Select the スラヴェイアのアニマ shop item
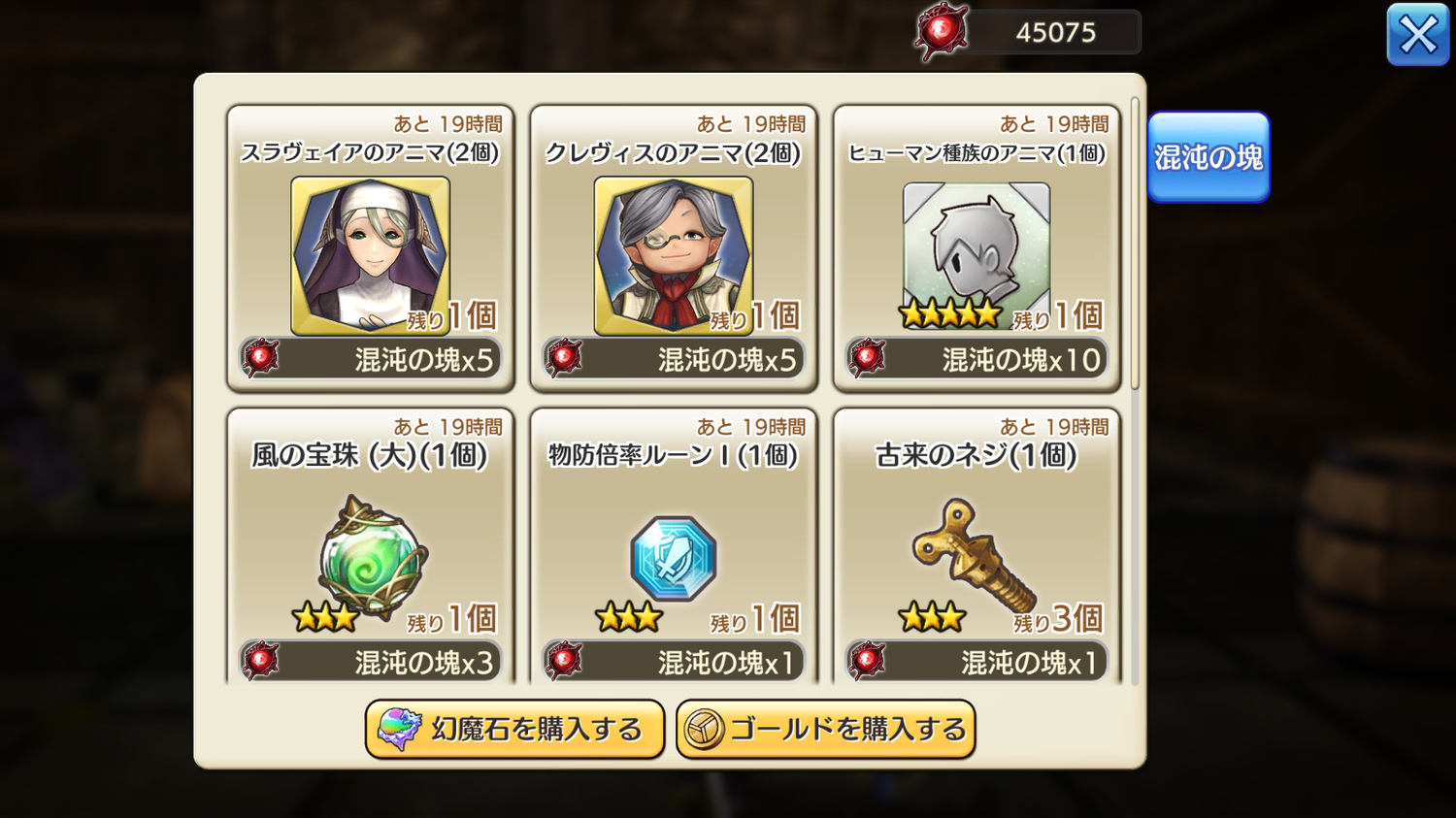 370,249
